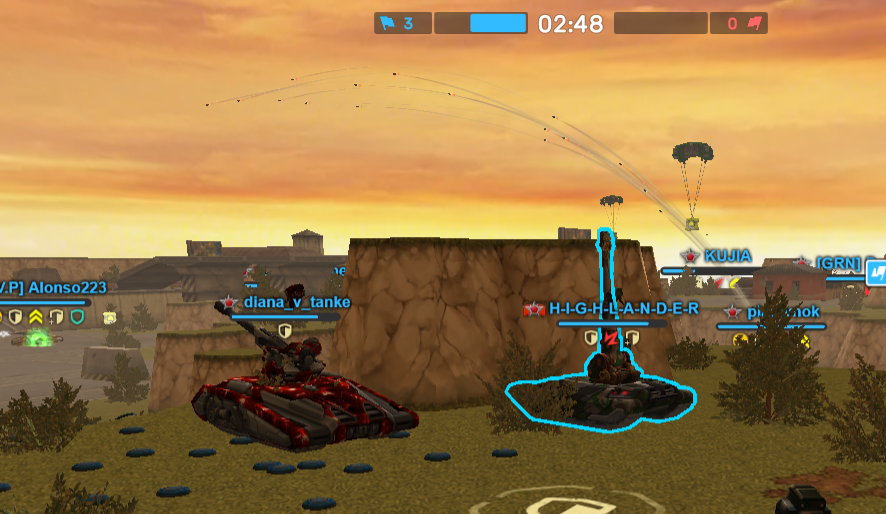Image resolution: width=886 pixels, height=514 pixels.
Task: Click the blue flag waypoint marker
Action: pos(876,271)
